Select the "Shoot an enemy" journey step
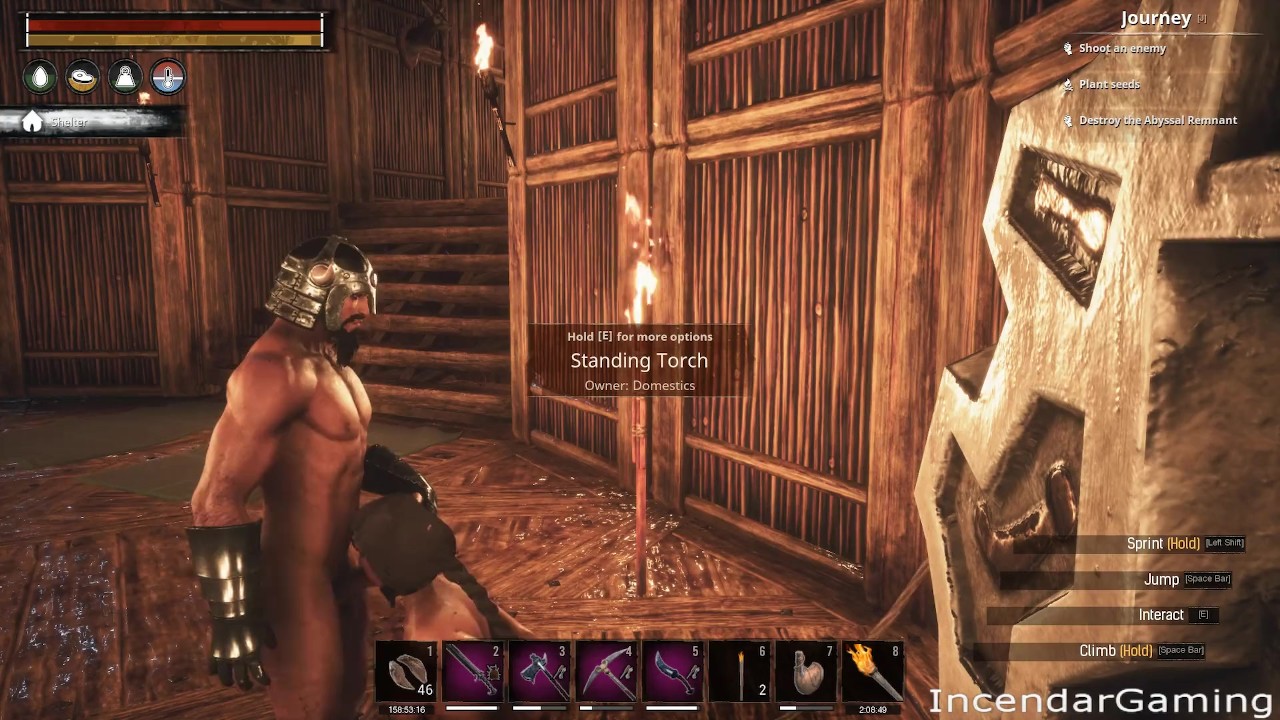This screenshot has height=720, width=1280. tap(1121, 48)
